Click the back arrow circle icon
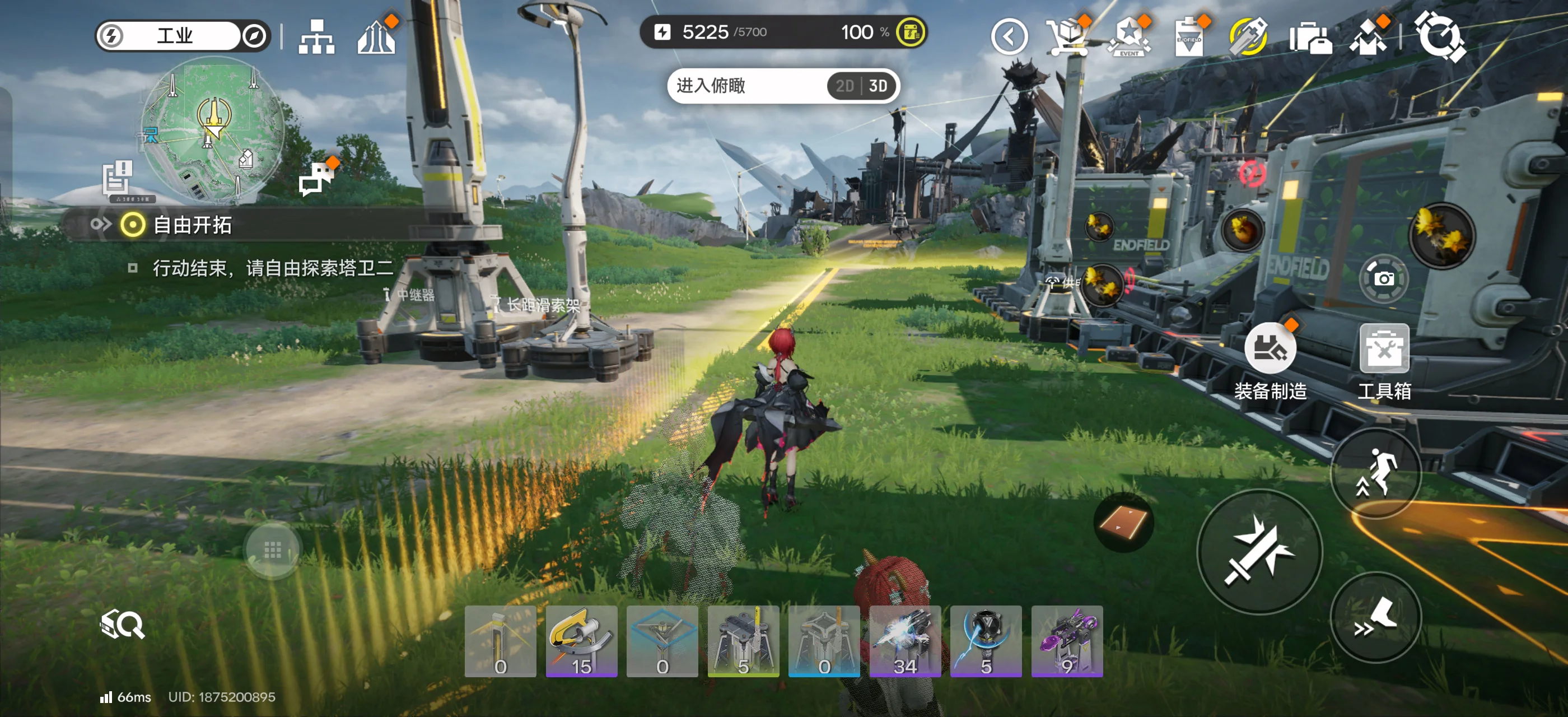The width and height of the screenshot is (1568, 717). pyautogui.click(x=1009, y=37)
